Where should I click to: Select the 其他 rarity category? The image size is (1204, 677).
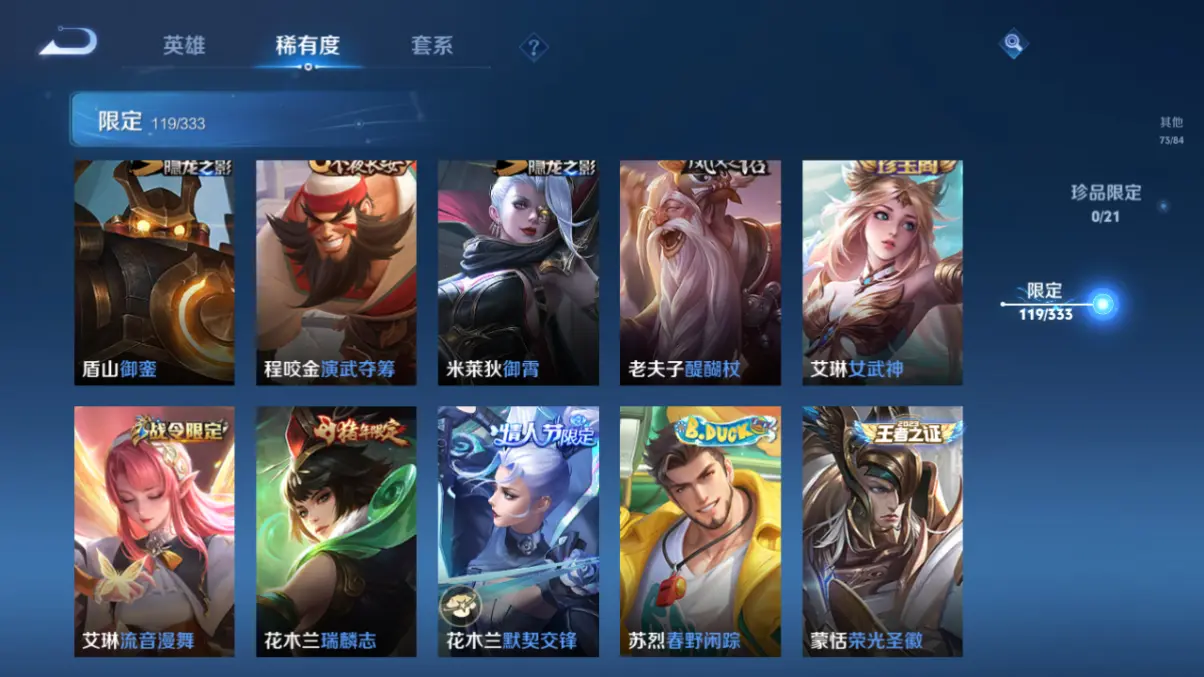point(1171,129)
